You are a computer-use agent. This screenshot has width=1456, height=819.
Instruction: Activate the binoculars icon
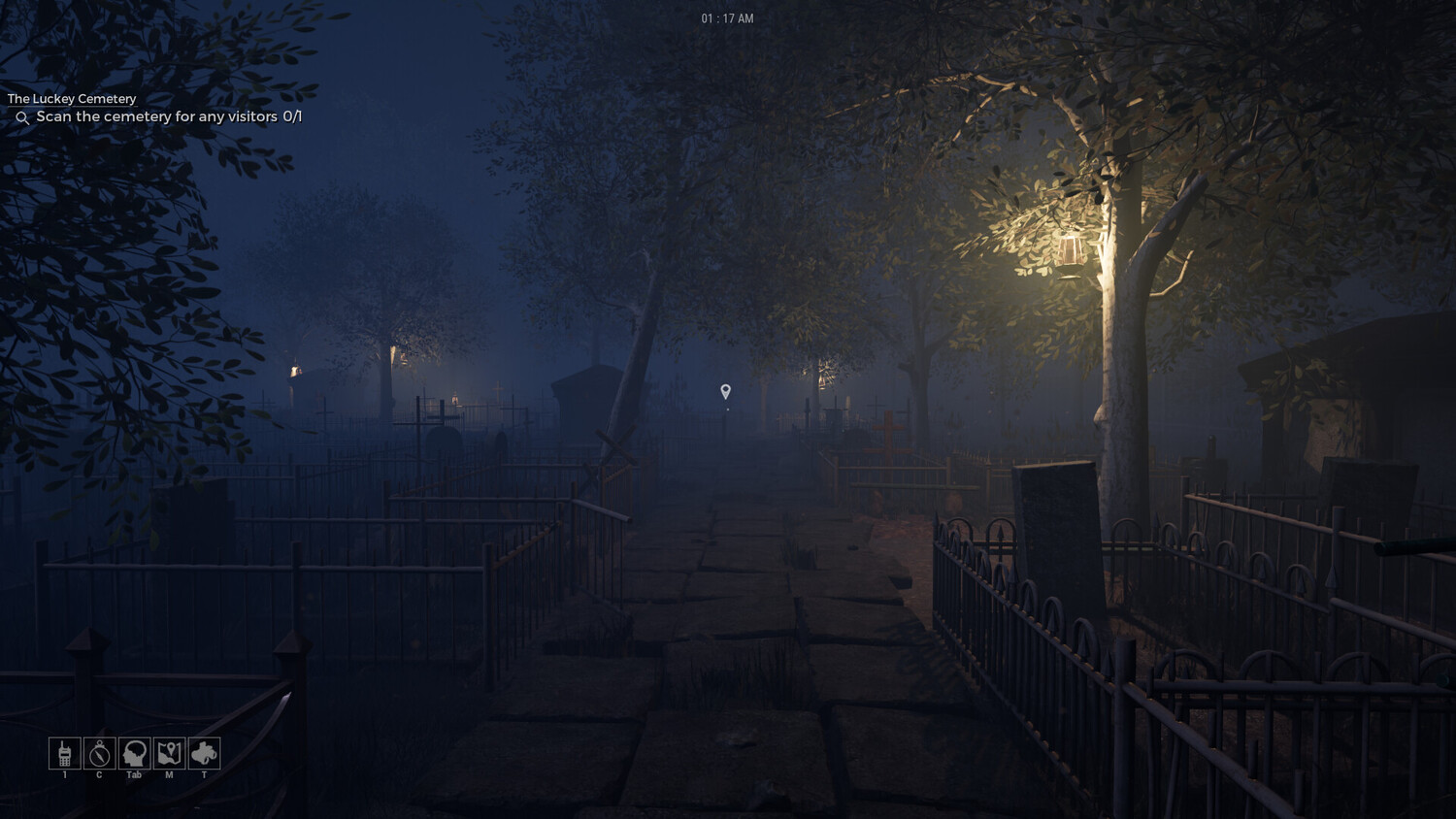(204, 753)
